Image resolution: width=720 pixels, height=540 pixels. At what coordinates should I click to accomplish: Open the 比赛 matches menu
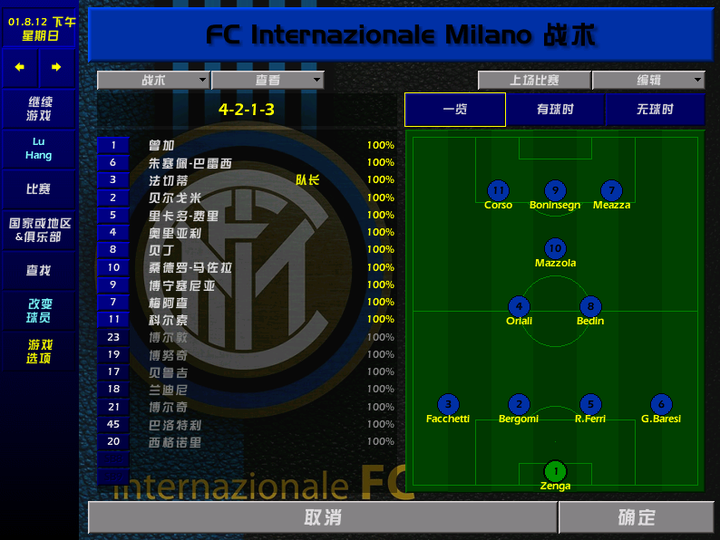pyautogui.click(x=39, y=188)
